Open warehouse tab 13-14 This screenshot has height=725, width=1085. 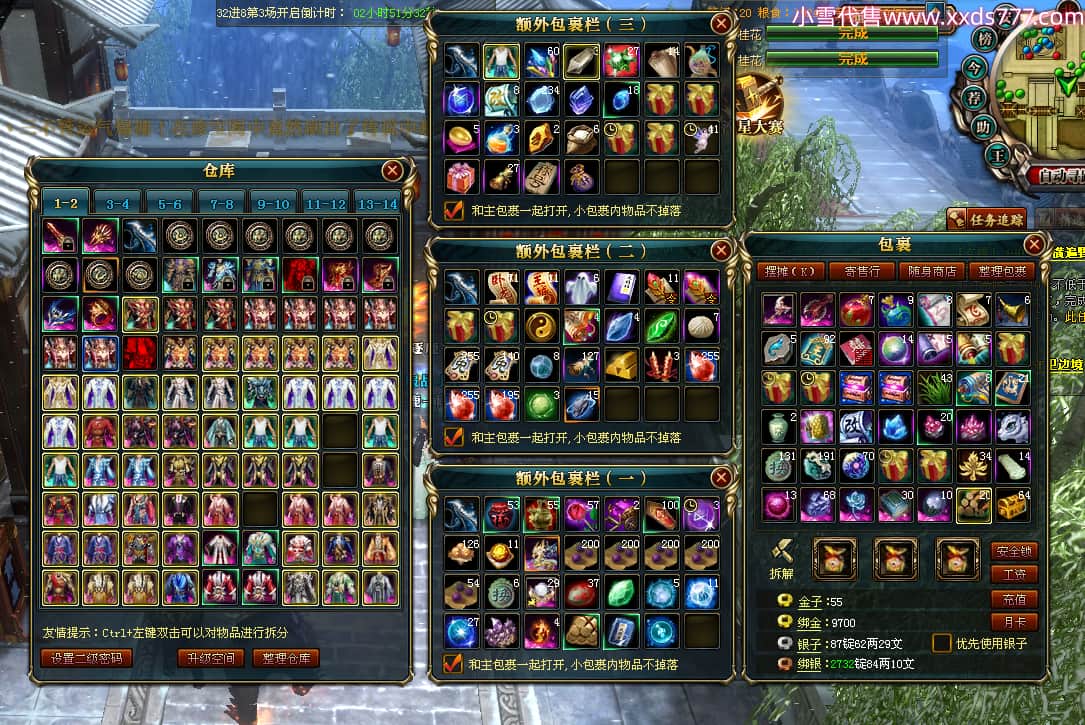click(x=377, y=203)
